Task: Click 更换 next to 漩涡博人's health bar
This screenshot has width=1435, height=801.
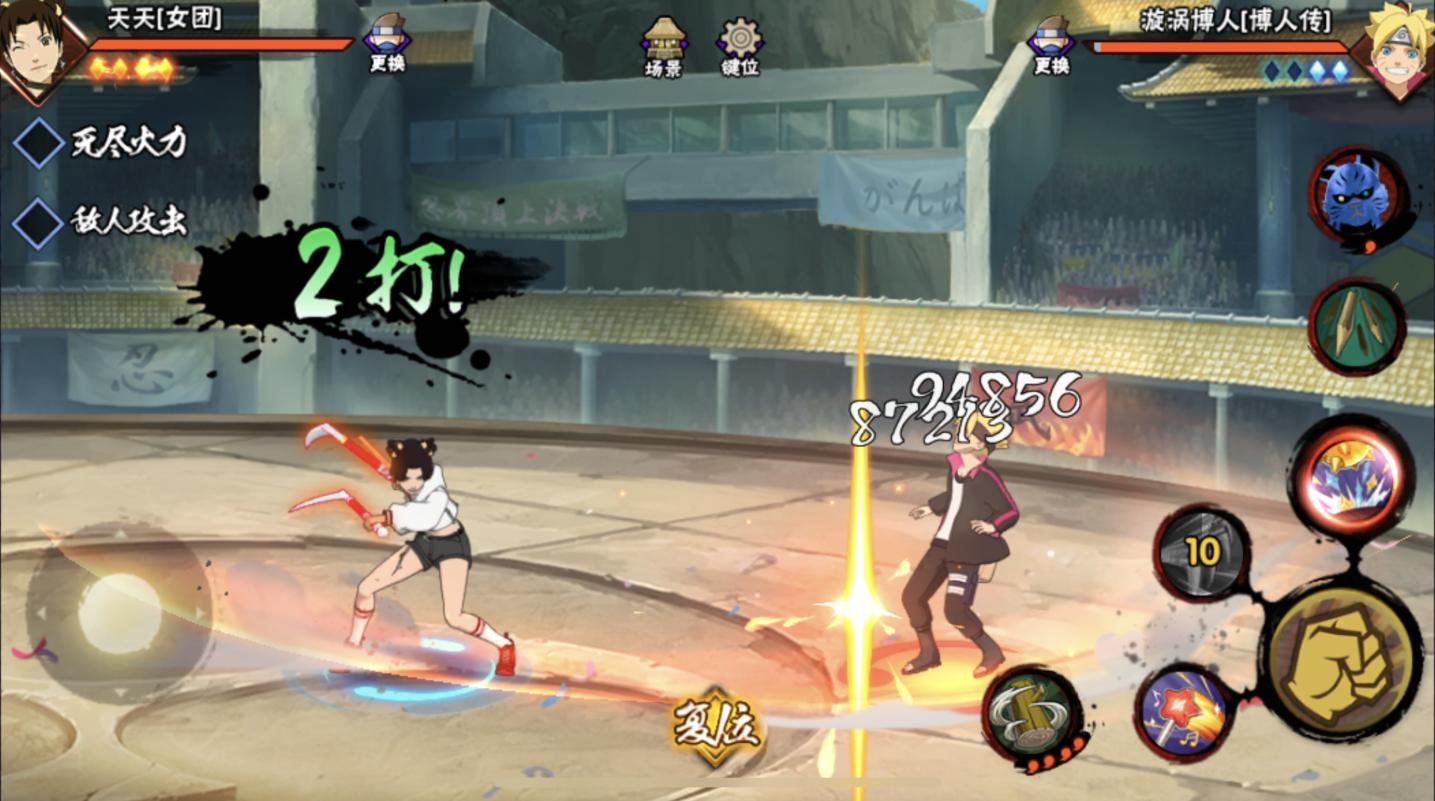Action: [x=1052, y=44]
